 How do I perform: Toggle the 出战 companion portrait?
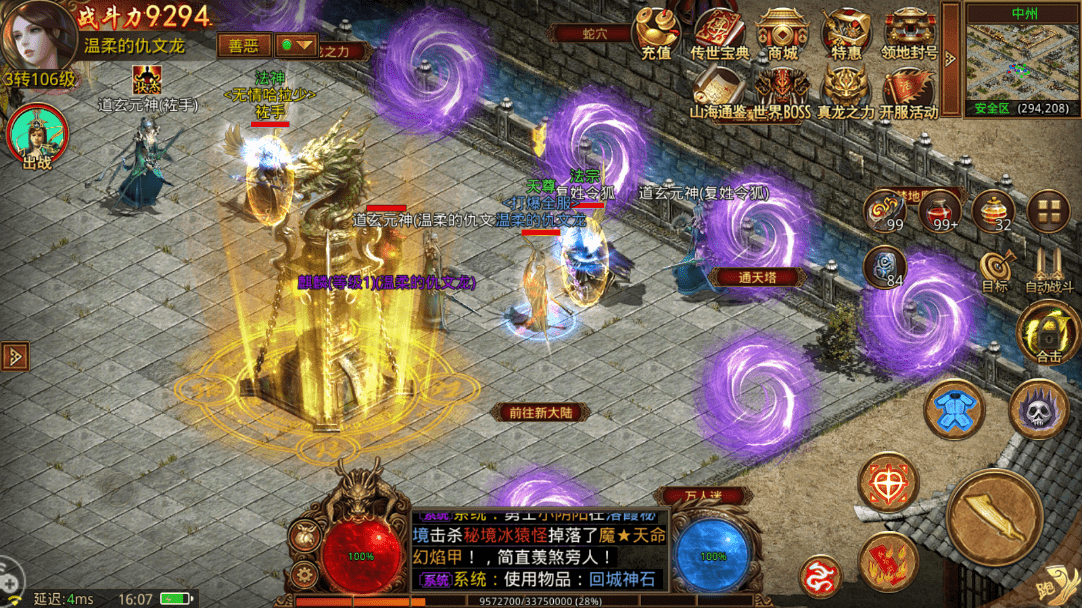[37, 135]
